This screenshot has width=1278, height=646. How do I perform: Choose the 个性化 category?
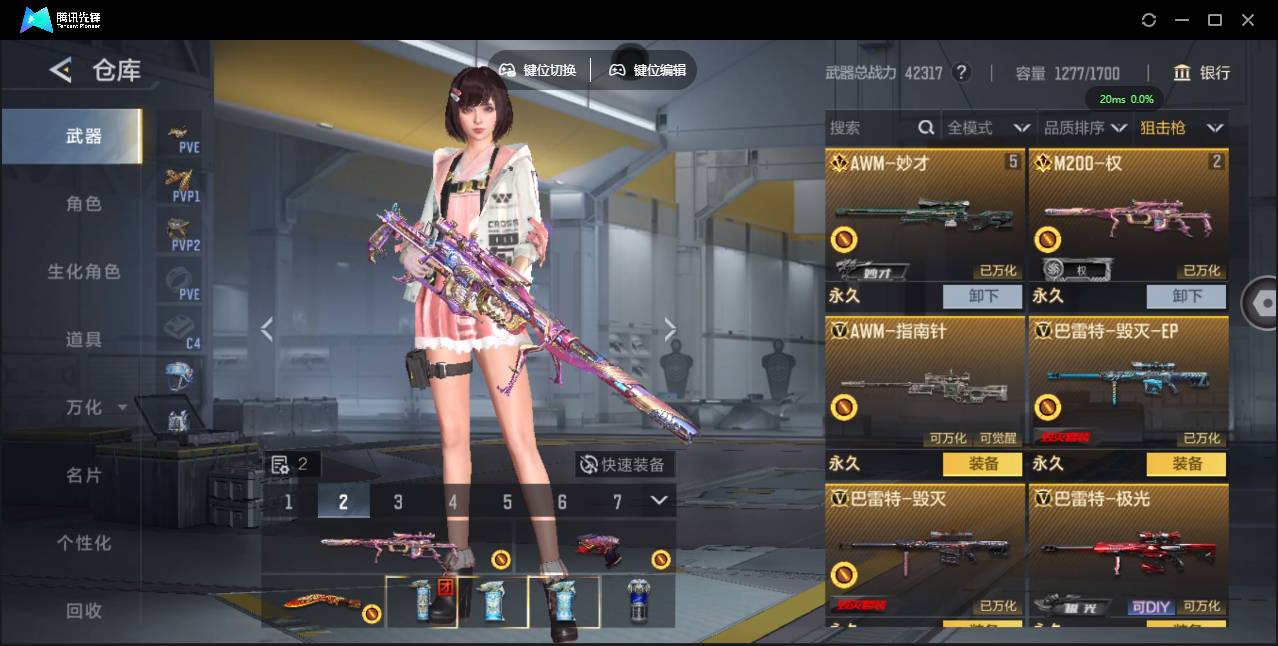pyautogui.click(x=84, y=543)
